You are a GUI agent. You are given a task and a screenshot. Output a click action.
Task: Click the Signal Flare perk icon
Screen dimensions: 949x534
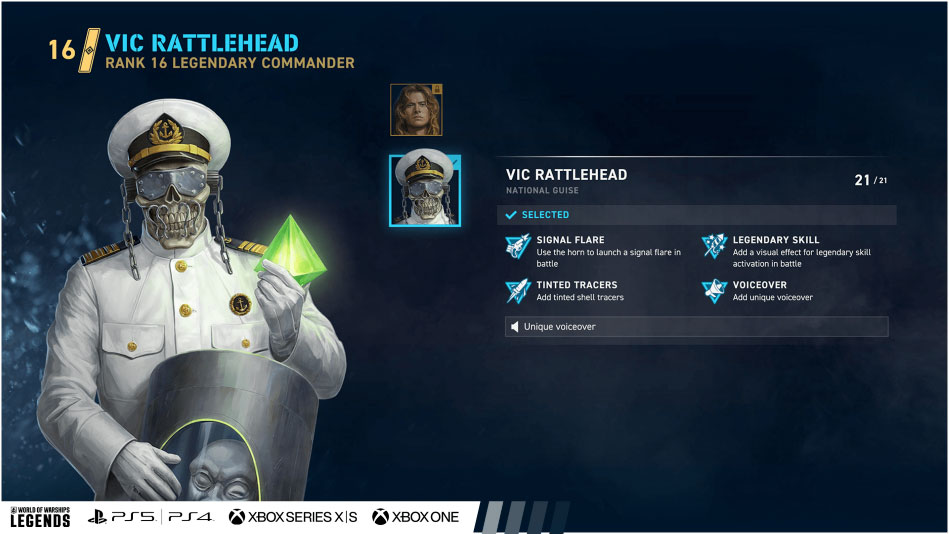pyautogui.click(x=518, y=245)
